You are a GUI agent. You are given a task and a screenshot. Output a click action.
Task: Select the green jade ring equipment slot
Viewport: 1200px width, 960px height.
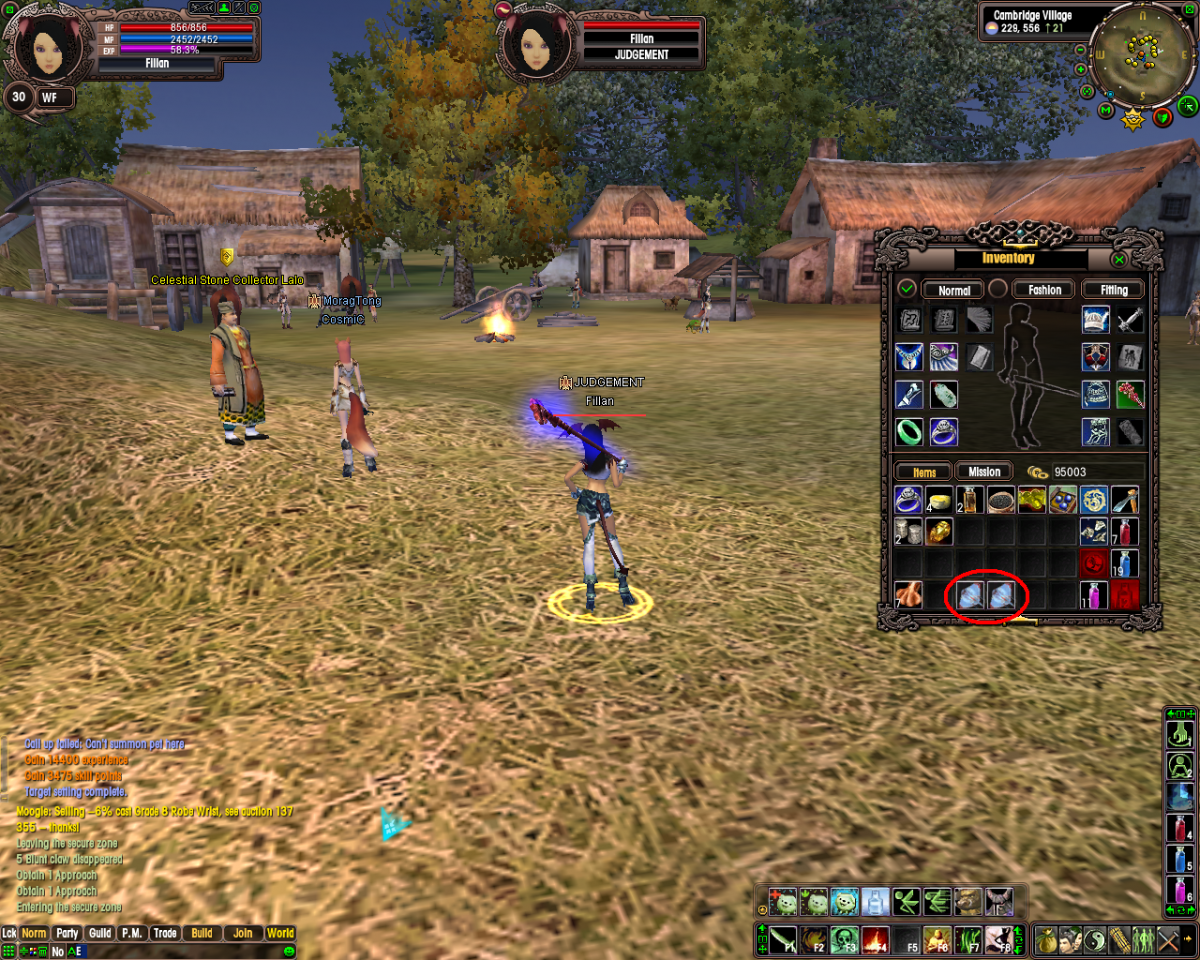tap(909, 431)
